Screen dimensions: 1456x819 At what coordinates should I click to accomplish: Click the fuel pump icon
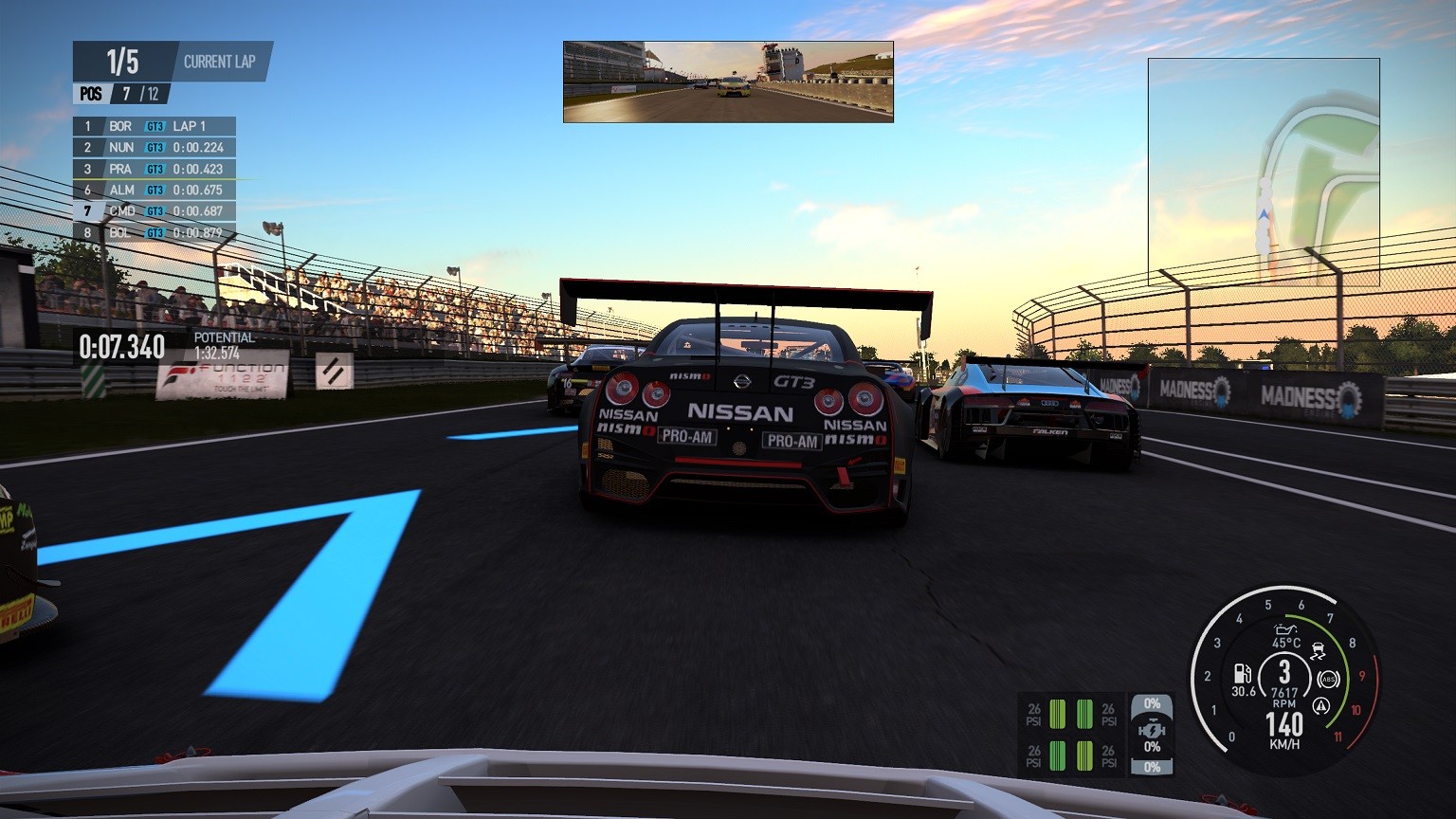(x=1241, y=674)
